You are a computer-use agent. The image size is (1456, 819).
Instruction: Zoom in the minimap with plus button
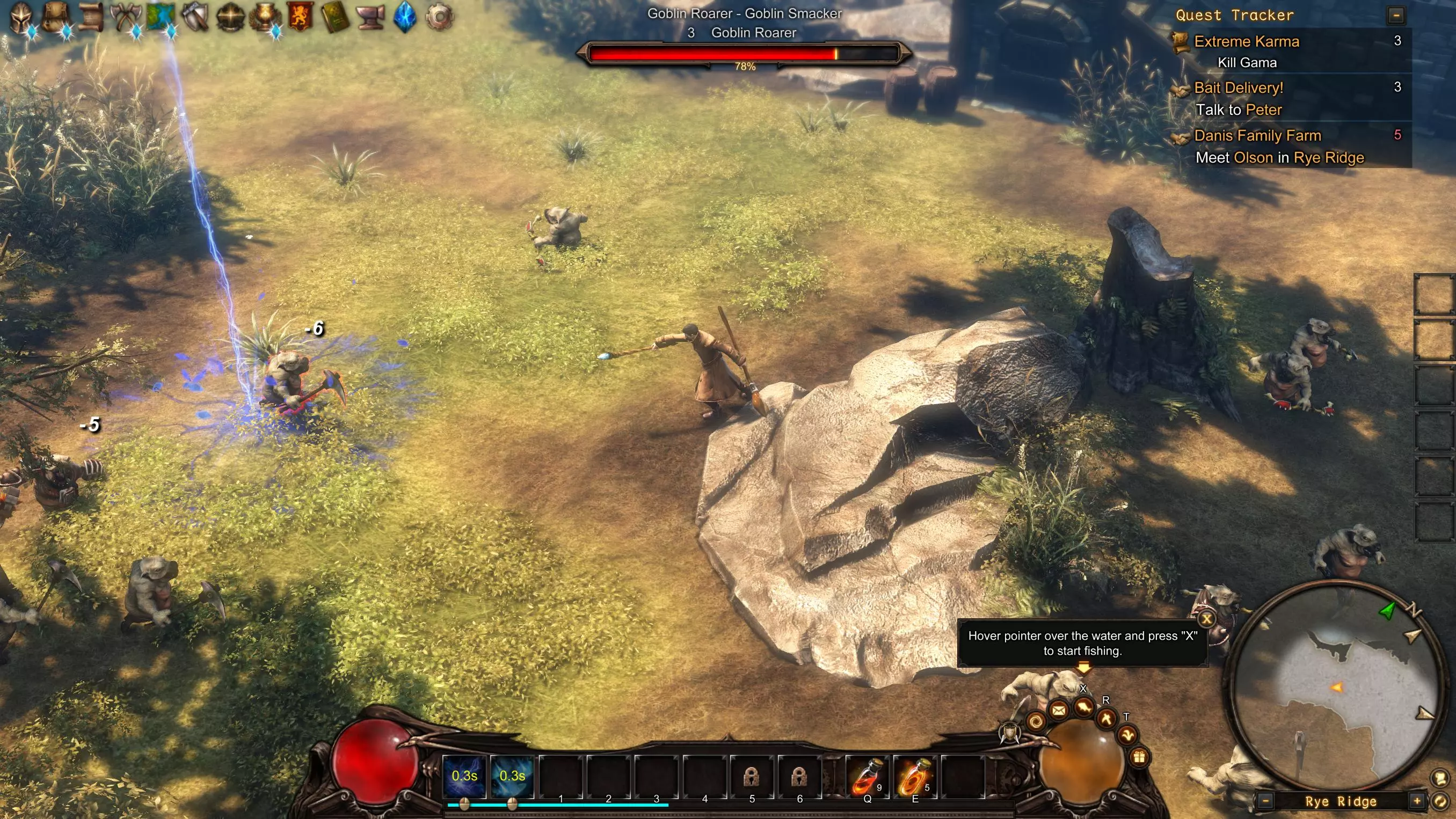[1416, 801]
